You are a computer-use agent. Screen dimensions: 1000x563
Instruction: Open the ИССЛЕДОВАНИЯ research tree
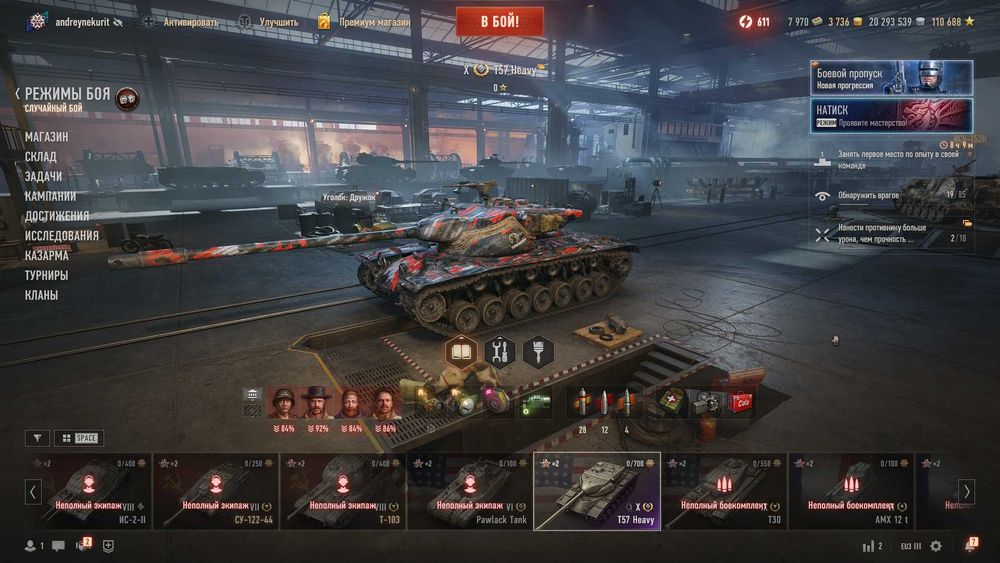(62, 236)
